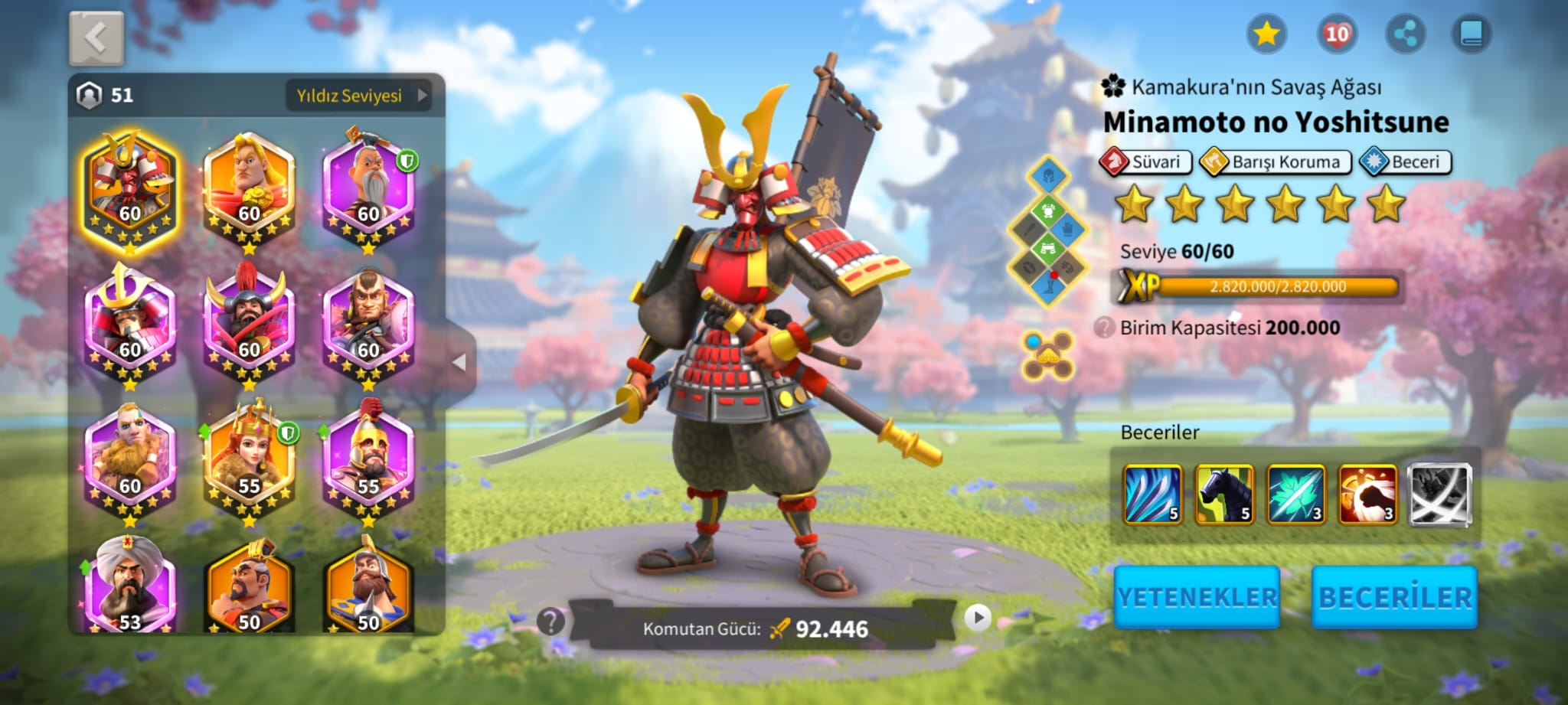Open the Yıldız Seviyesi sort dropdown

coord(358,96)
